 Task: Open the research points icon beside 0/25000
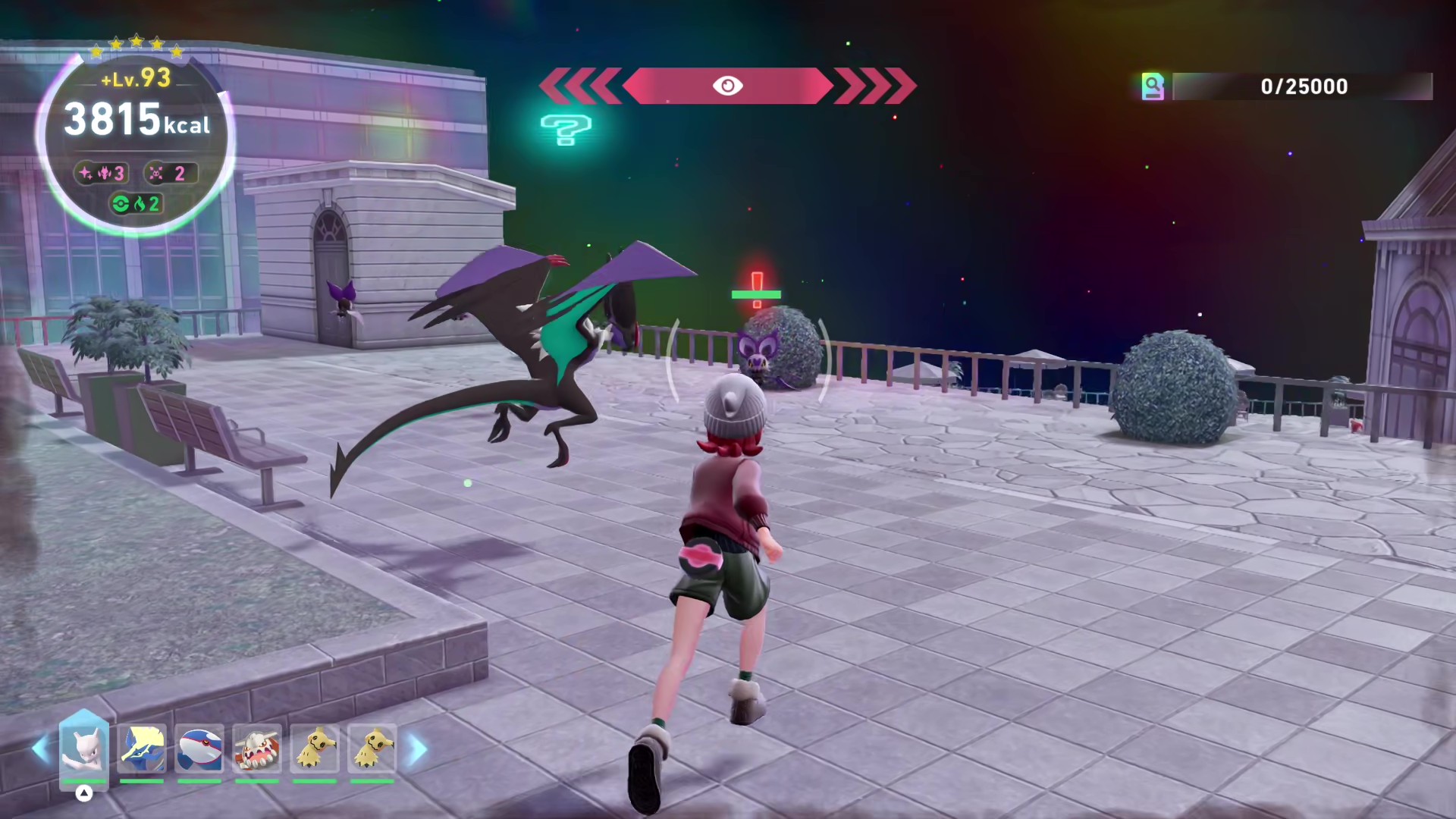[1152, 86]
